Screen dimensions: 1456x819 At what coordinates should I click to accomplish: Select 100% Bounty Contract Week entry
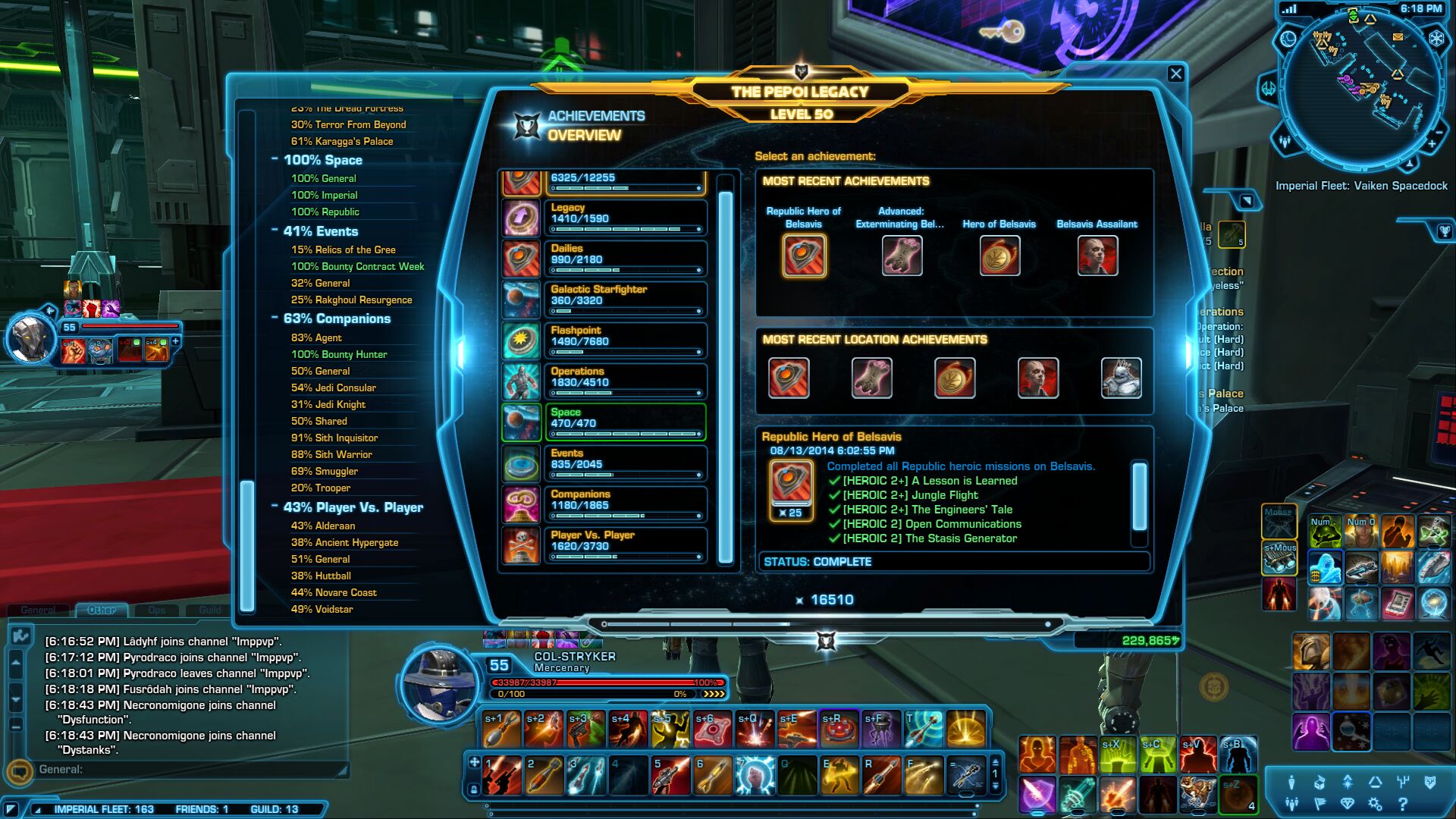pos(357,266)
